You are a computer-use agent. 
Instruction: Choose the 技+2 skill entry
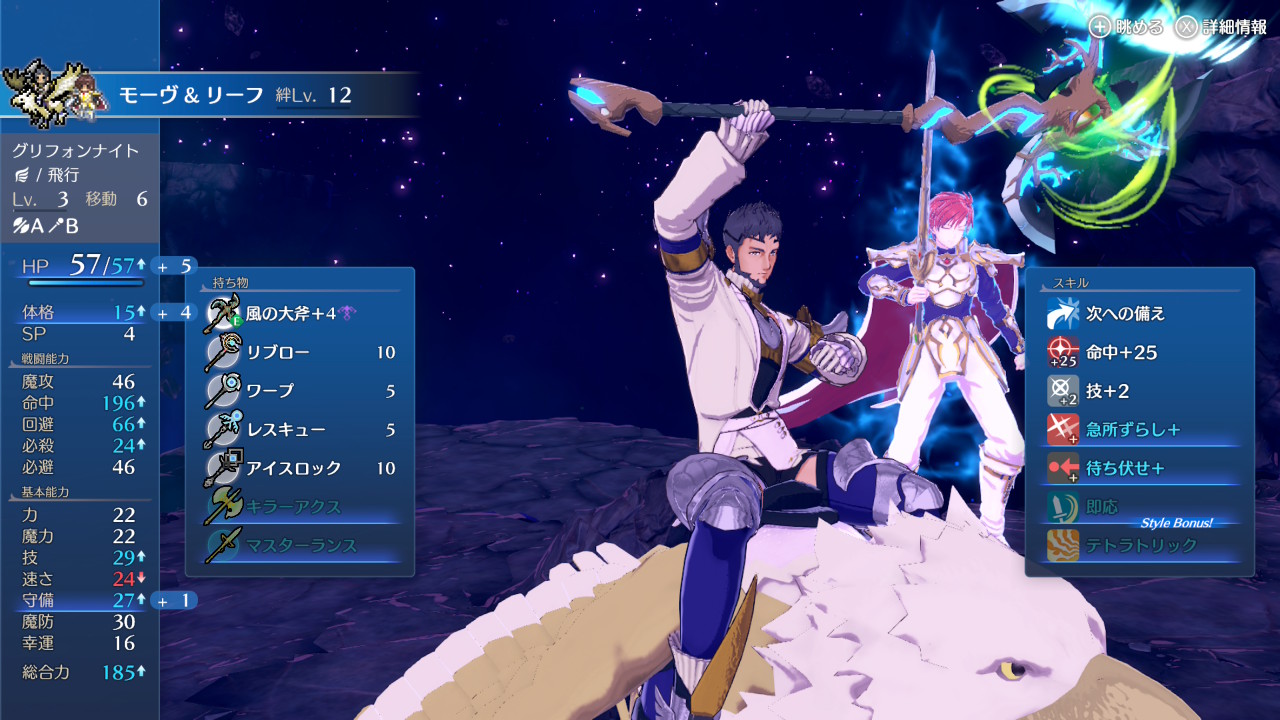[1140, 391]
